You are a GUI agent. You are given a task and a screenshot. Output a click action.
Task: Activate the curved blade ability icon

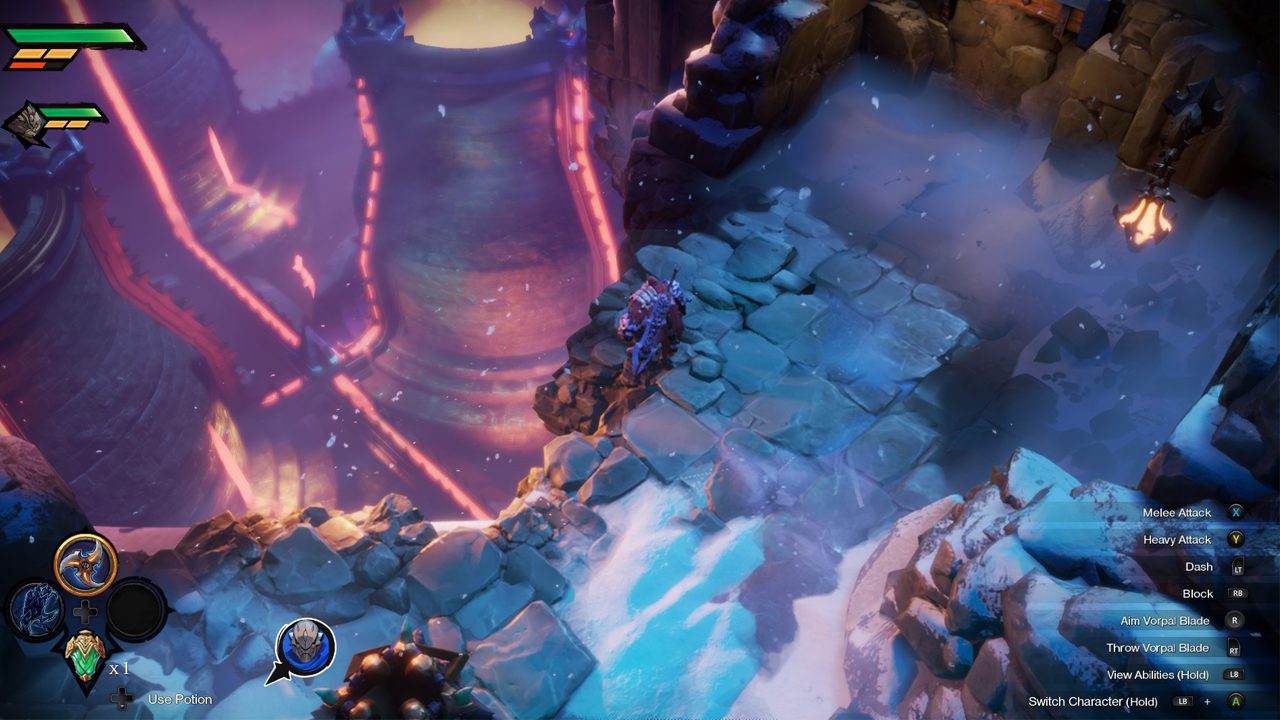point(86,564)
